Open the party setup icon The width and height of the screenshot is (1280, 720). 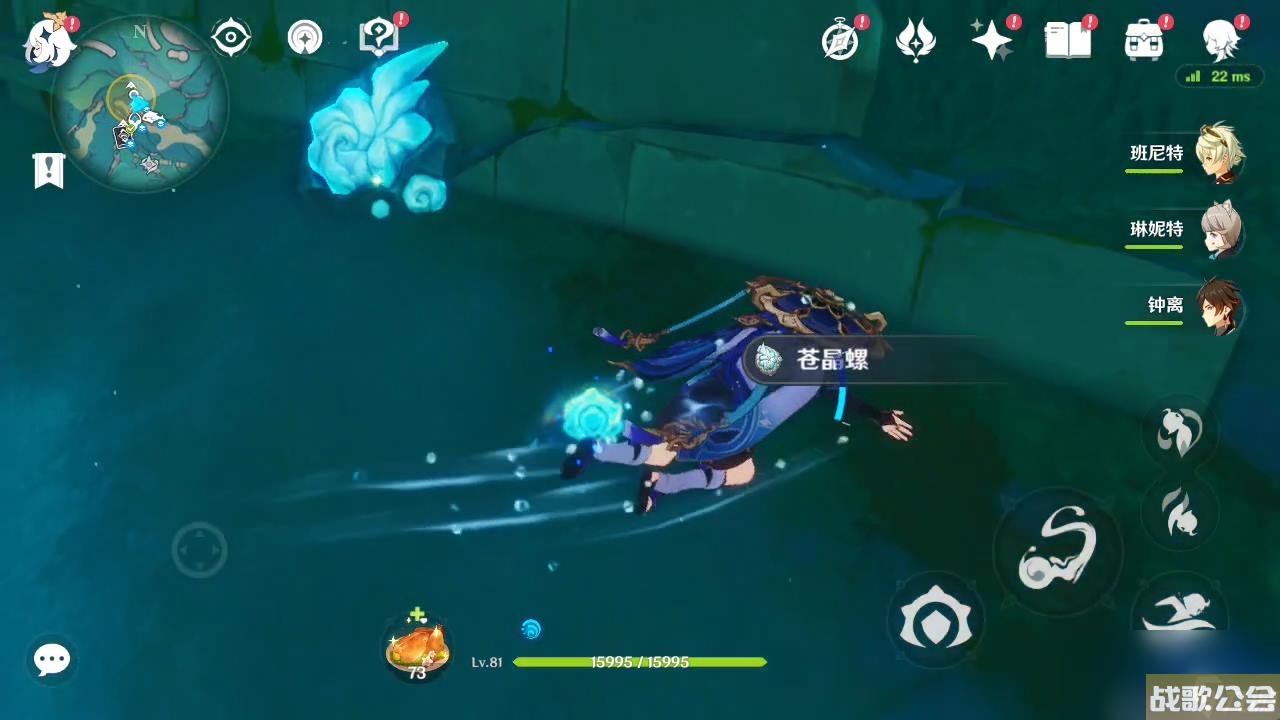click(x=303, y=36)
